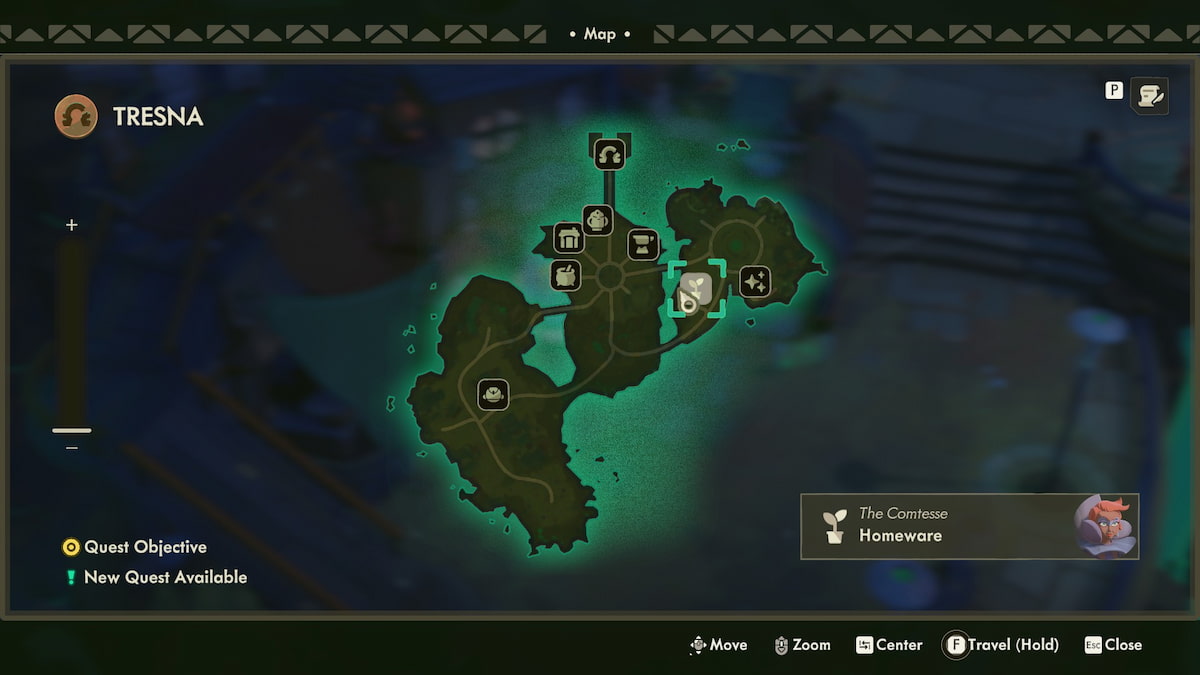Select the Homeware plant marker on the map
The height and width of the screenshot is (675, 1200).
697,289
